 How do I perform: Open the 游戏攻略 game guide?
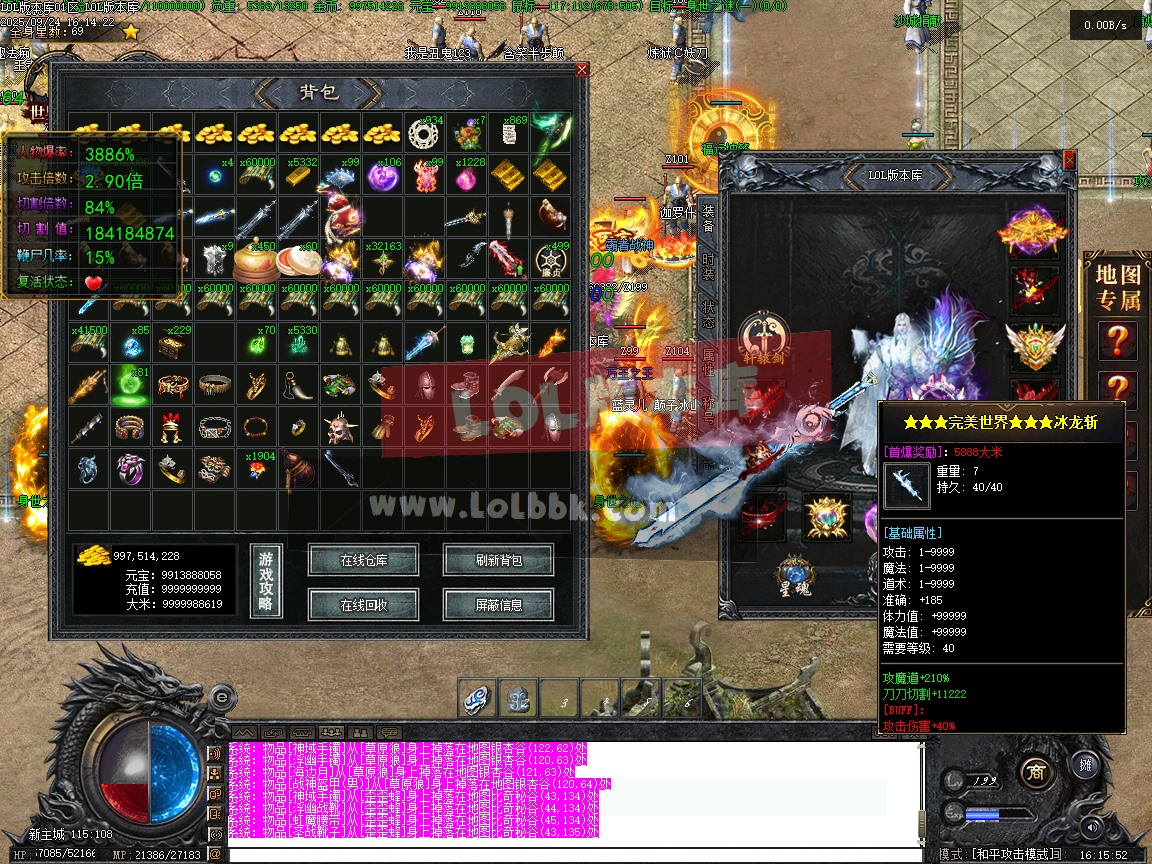(x=265, y=583)
